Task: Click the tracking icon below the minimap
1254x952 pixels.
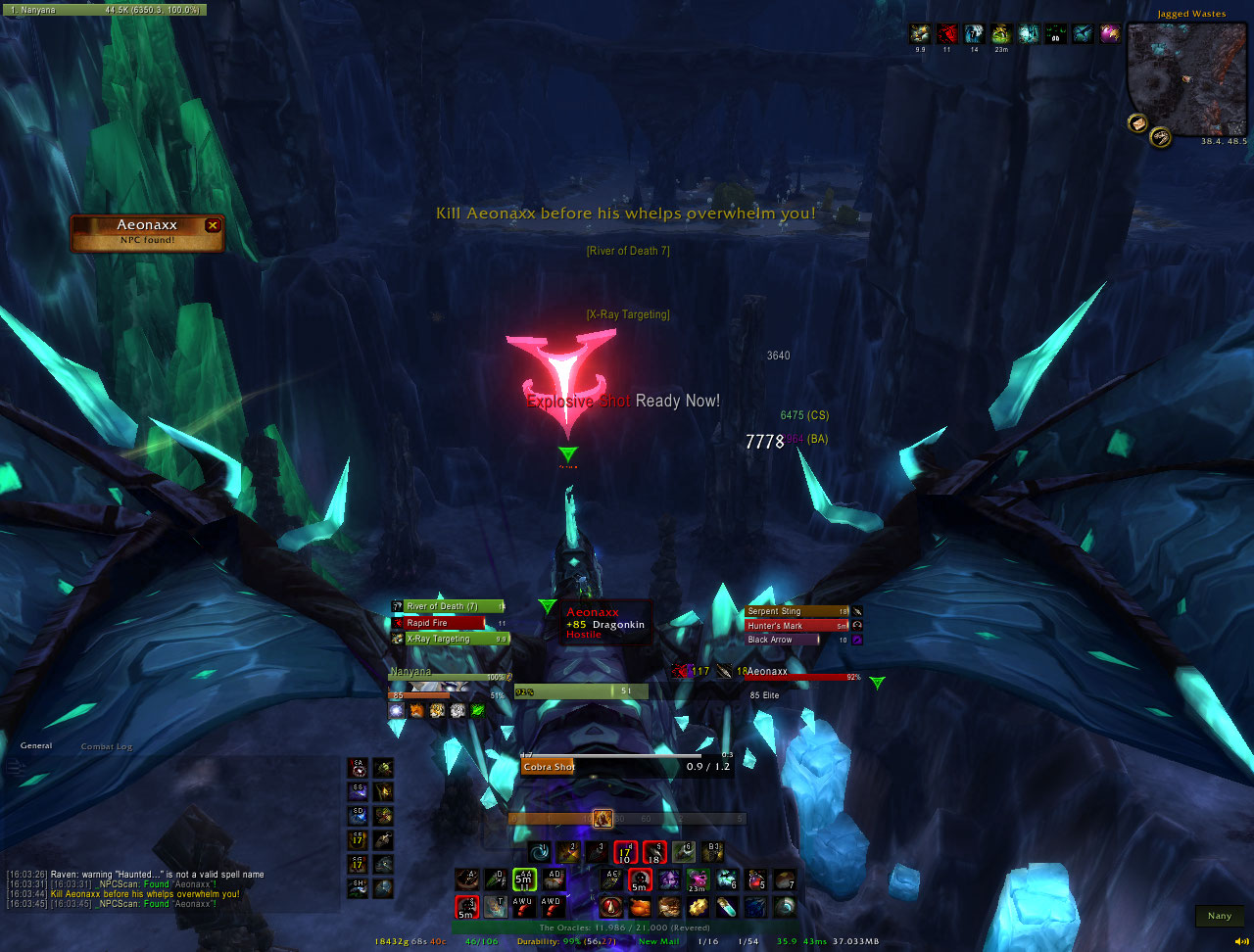Action: 1161,137
